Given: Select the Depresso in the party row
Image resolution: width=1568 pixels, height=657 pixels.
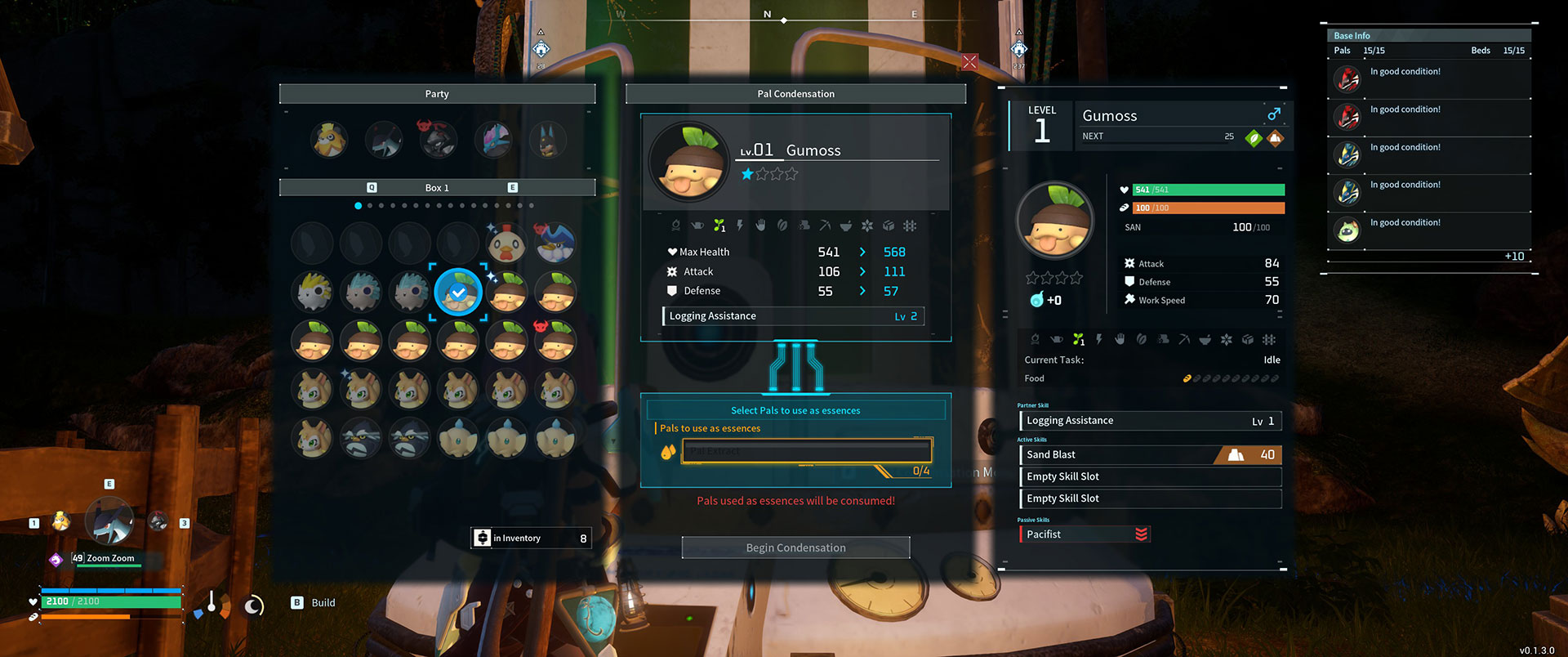Looking at the screenshot, I should 383,140.
